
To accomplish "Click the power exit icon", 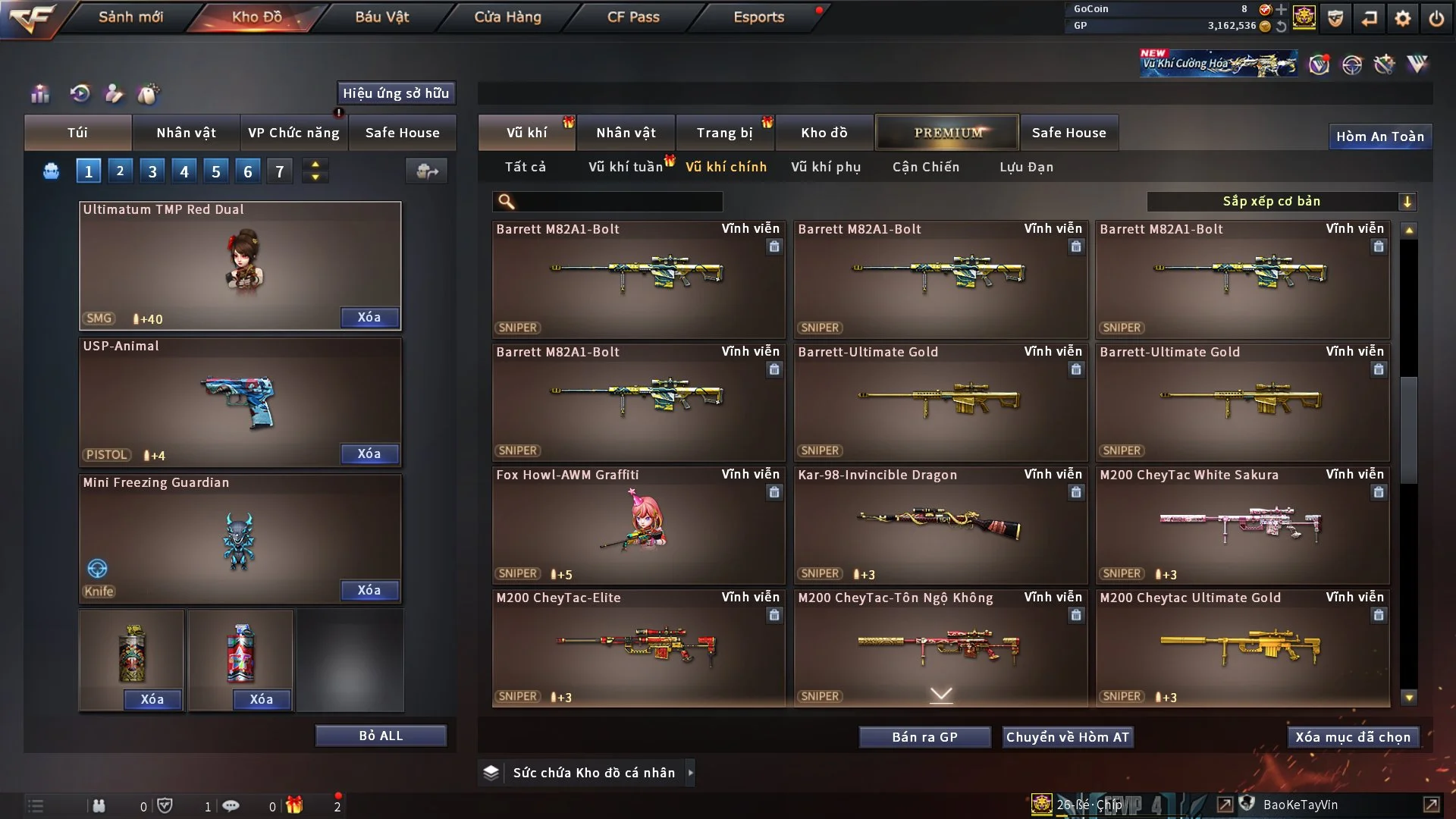I will (x=1436, y=18).
